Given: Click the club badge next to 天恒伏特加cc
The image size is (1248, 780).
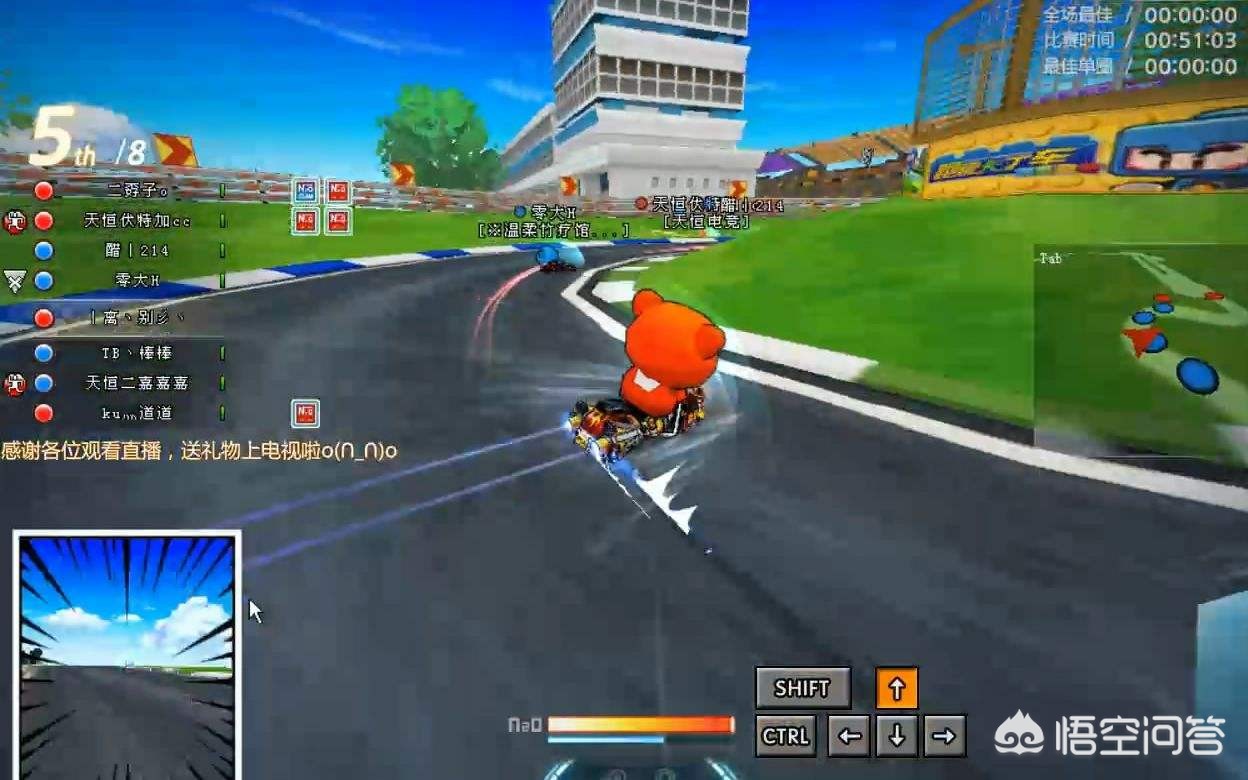Looking at the screenshot, I should click(14, 221).
